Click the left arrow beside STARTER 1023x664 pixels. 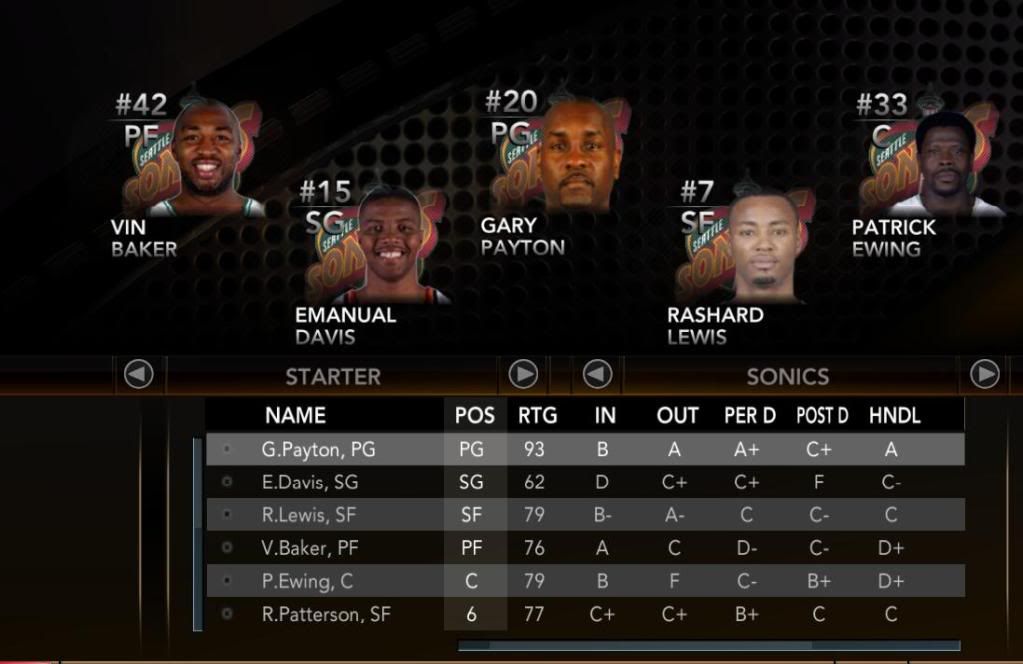pos(138,375)
